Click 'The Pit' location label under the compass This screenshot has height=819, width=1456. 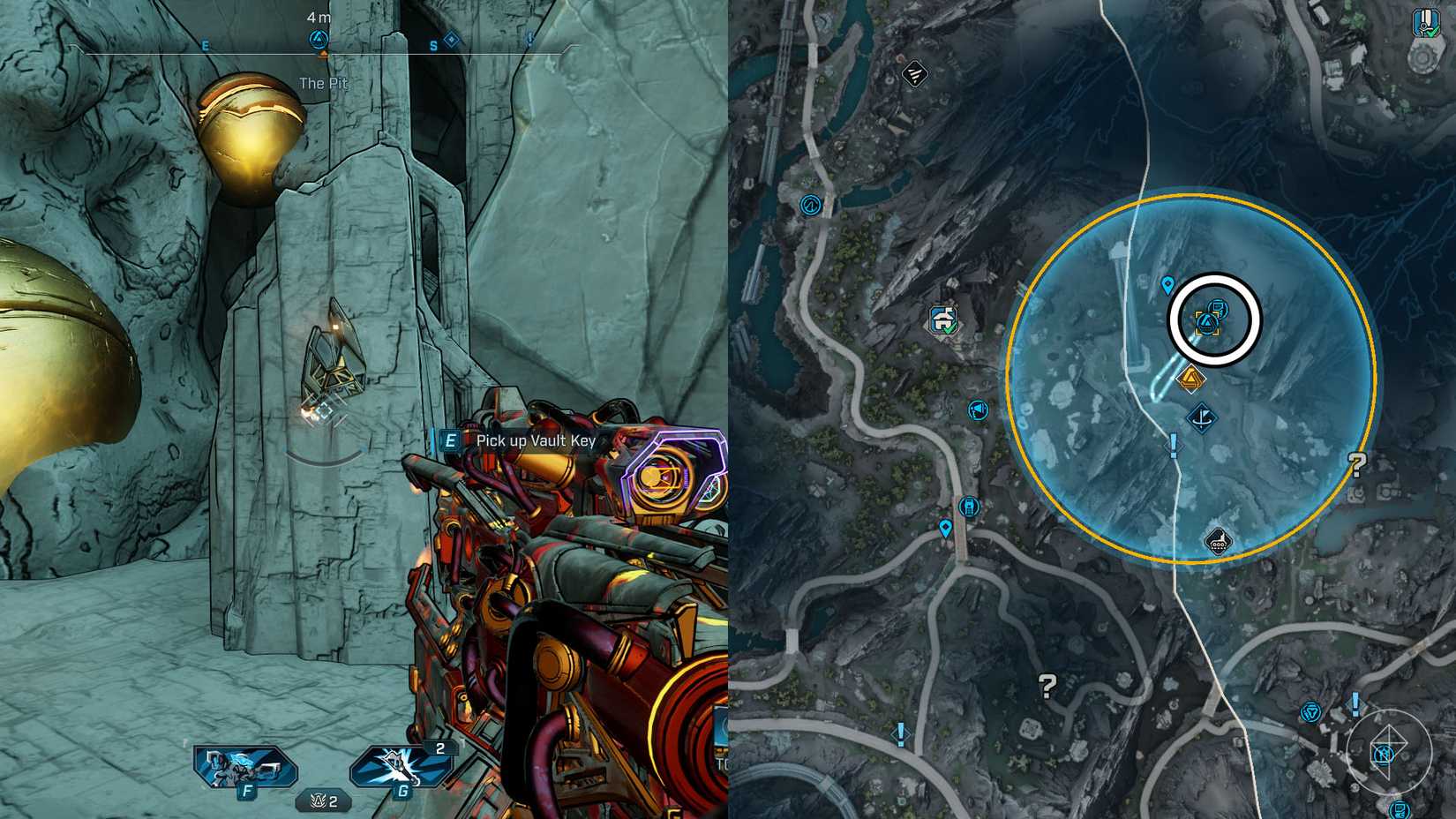[325, 82]
